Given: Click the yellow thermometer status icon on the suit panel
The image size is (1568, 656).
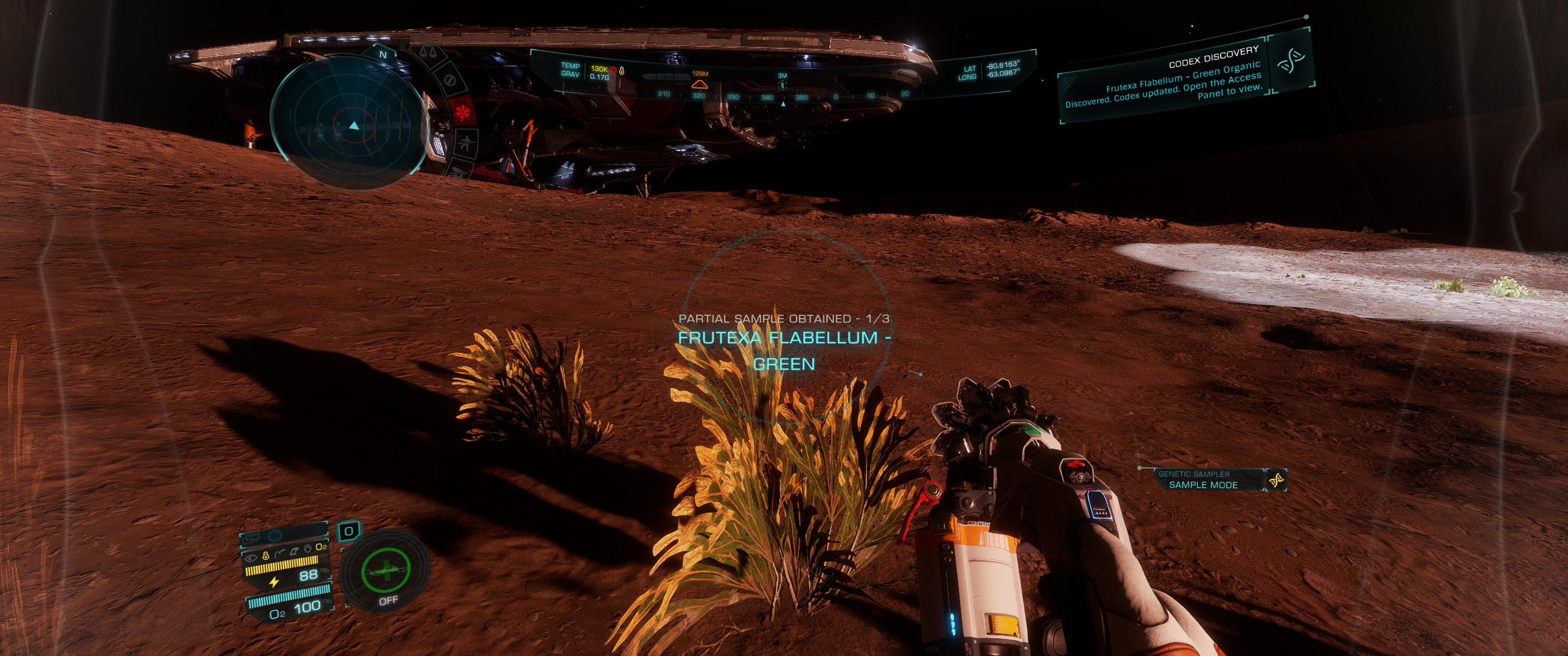Looking at the screenshot, I should 265,556.
